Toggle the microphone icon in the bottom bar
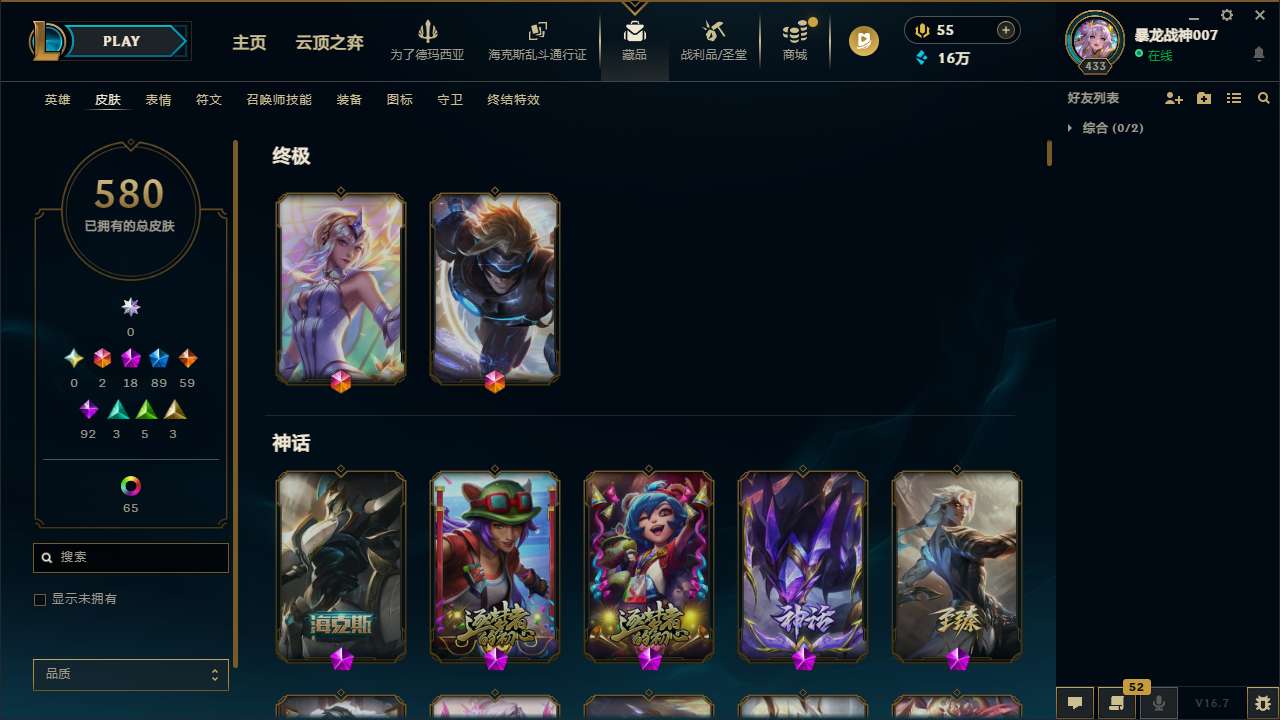This screenshot has width=1280, height=720. click(1158, 703)
